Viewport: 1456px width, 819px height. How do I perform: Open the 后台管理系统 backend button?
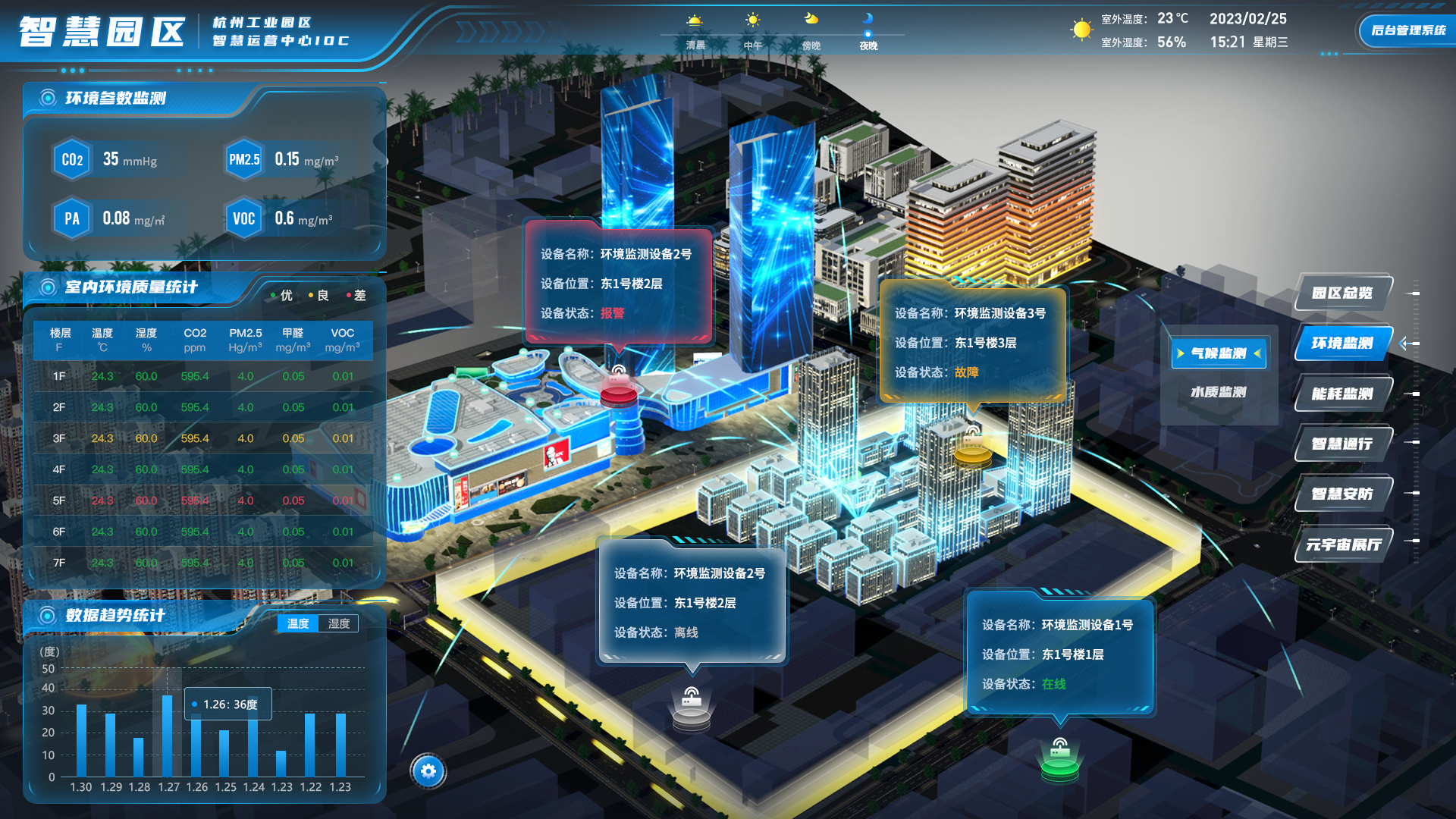click(x=1407, y=30)
